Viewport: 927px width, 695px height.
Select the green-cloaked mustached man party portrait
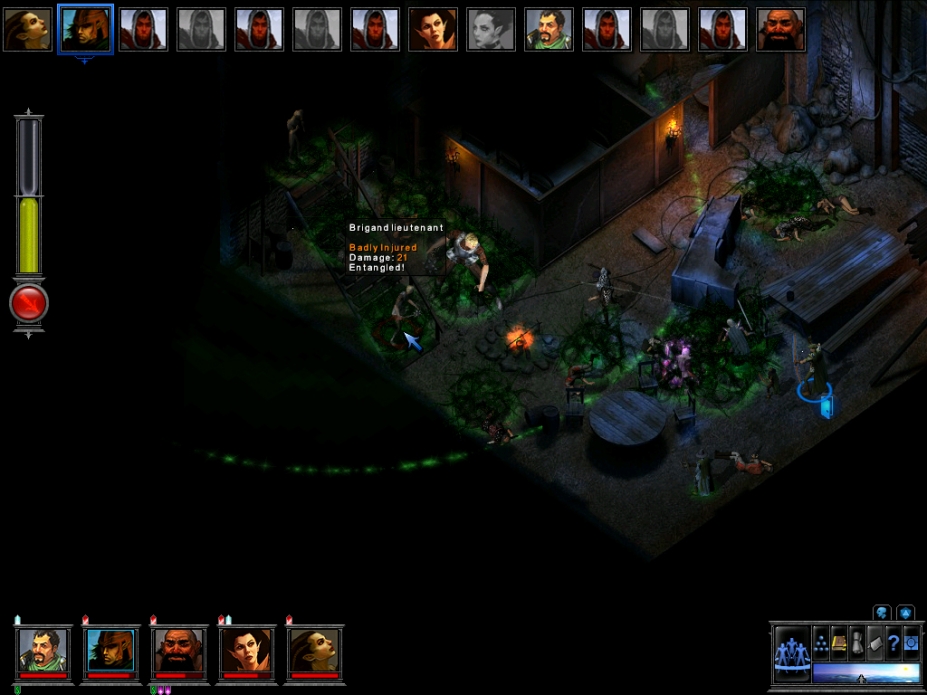click(44, 651)
